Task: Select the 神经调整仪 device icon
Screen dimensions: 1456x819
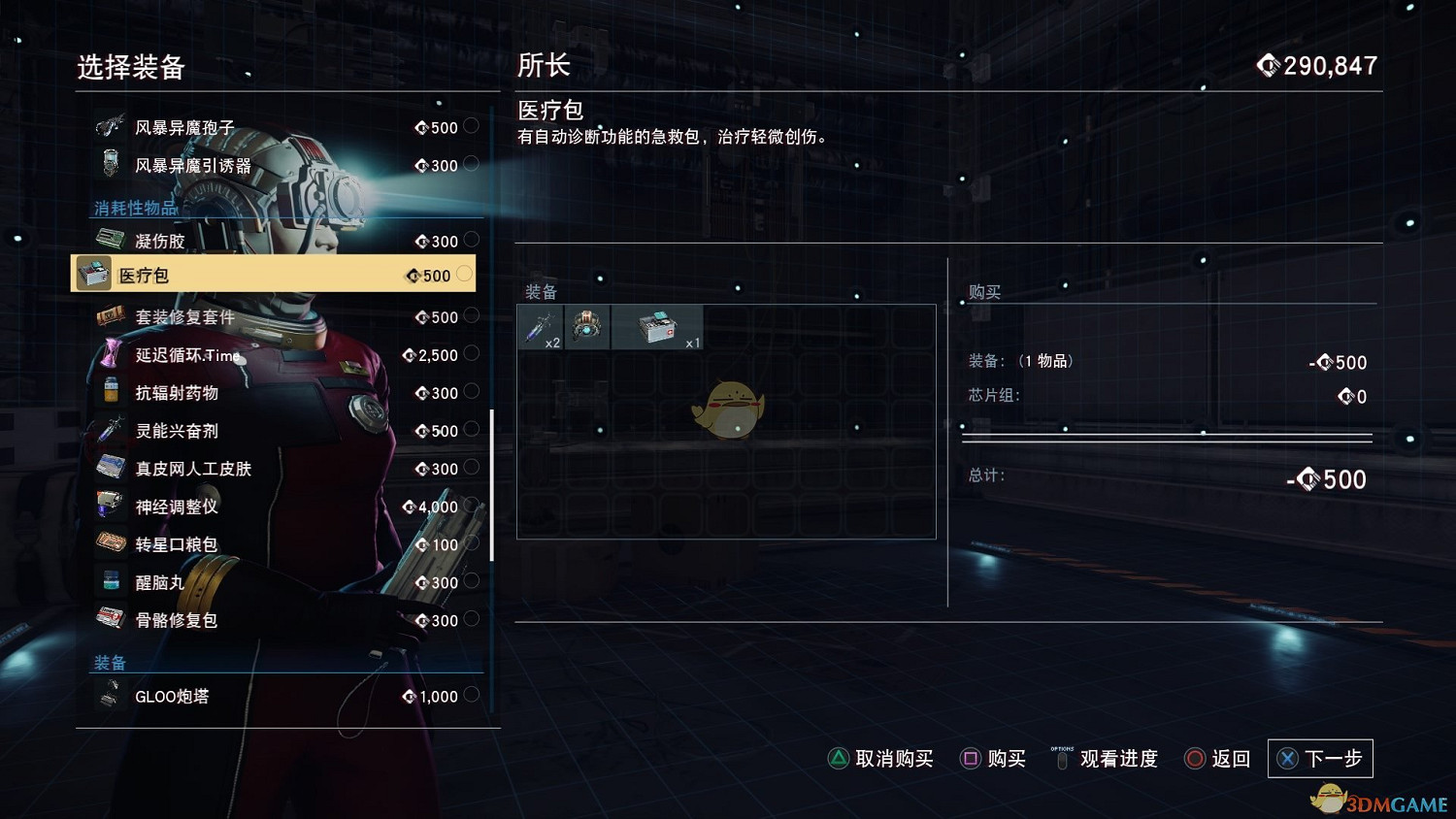Action: [x=109, y=503]
